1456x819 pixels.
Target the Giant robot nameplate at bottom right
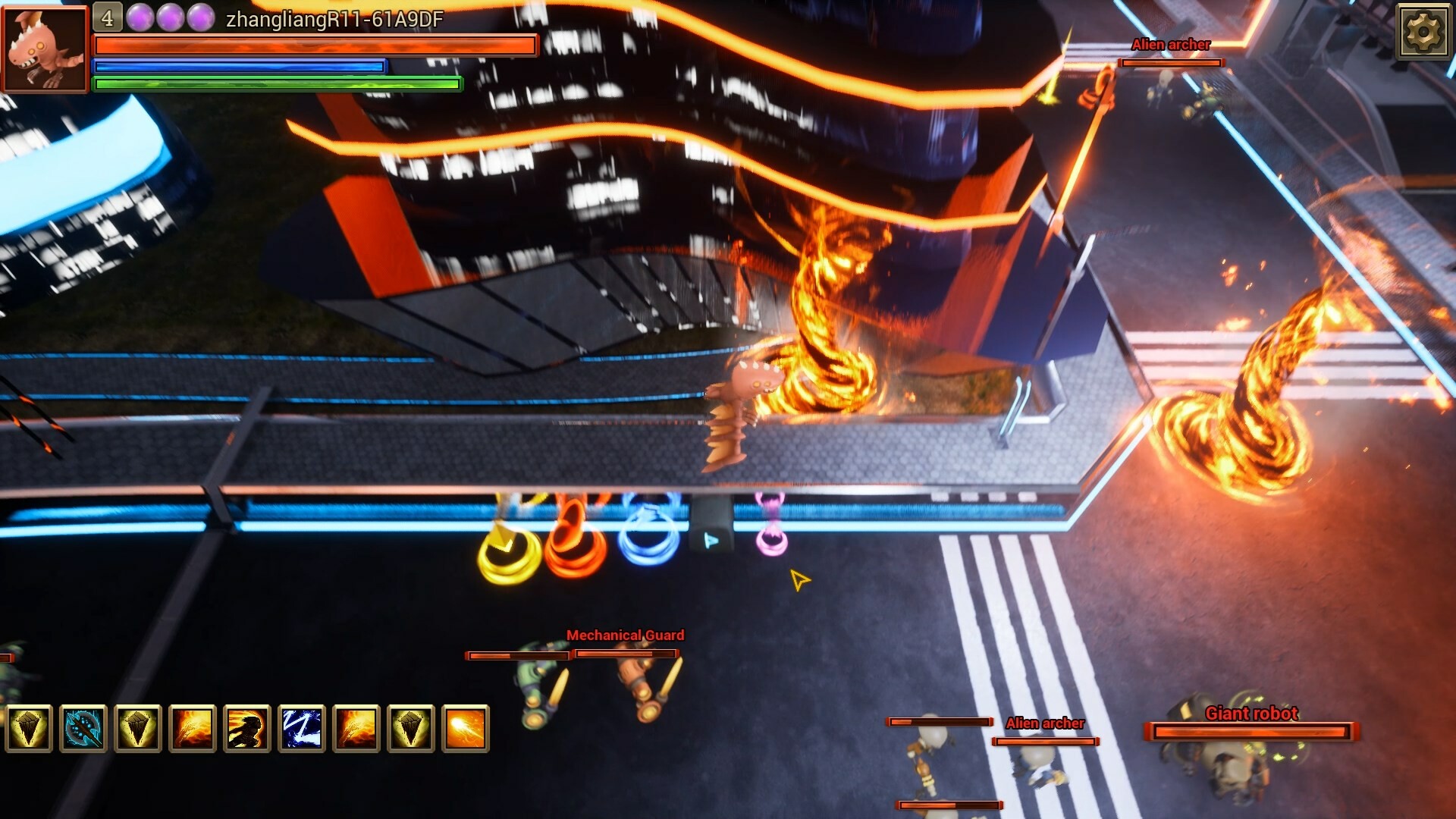pyautogui.click(x=1251, y=713)
